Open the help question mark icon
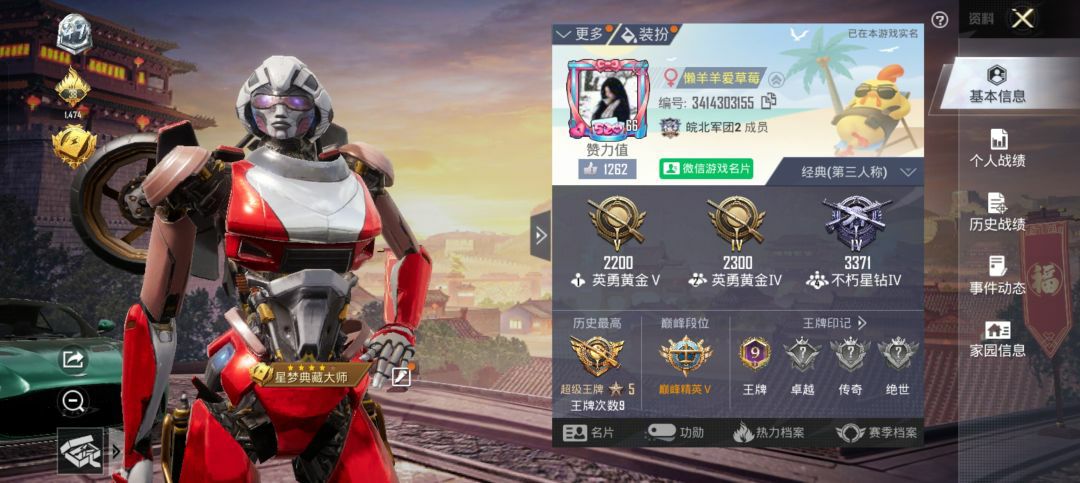This screenshot has height=483, width=1080. coord(940,20)
